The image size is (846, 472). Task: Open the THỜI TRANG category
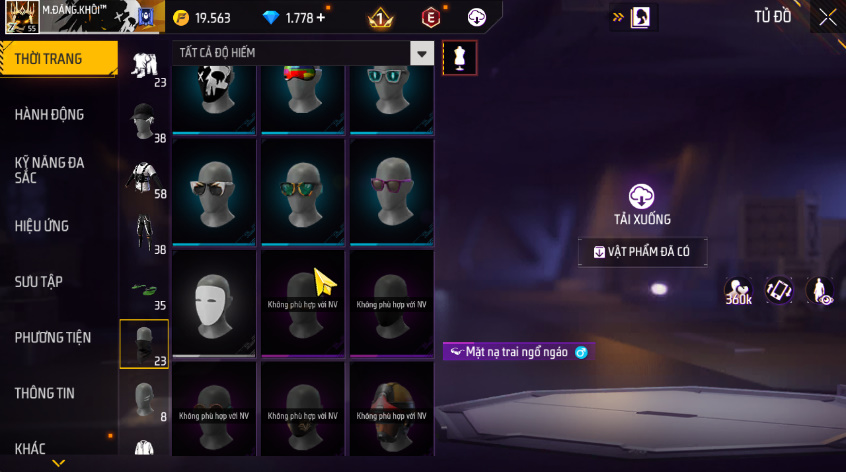(52, 59)
